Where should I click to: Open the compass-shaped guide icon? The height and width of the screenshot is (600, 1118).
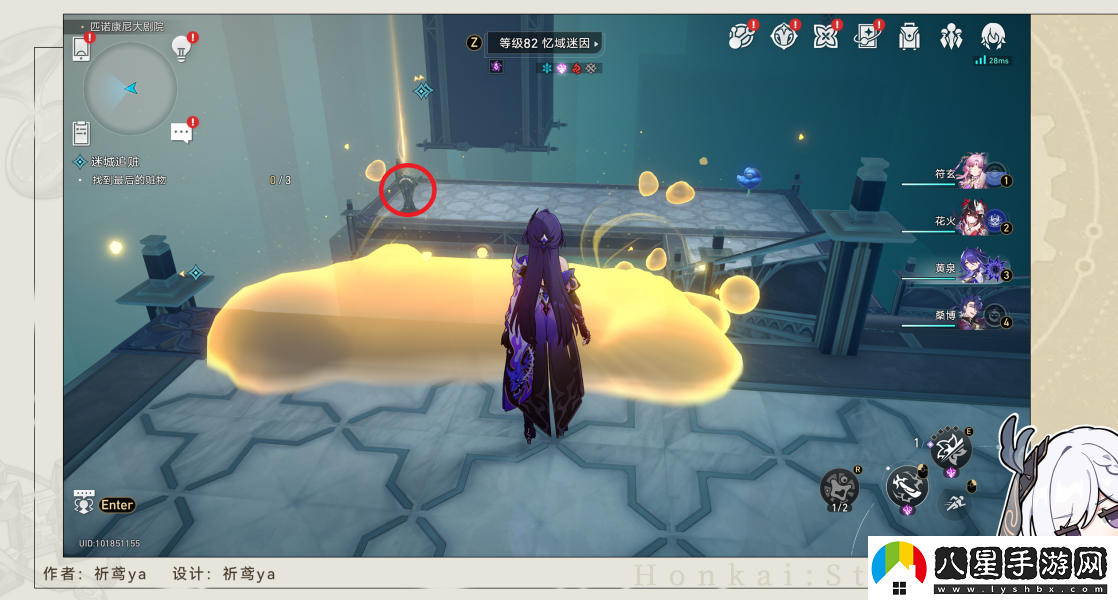pos(784,37)
